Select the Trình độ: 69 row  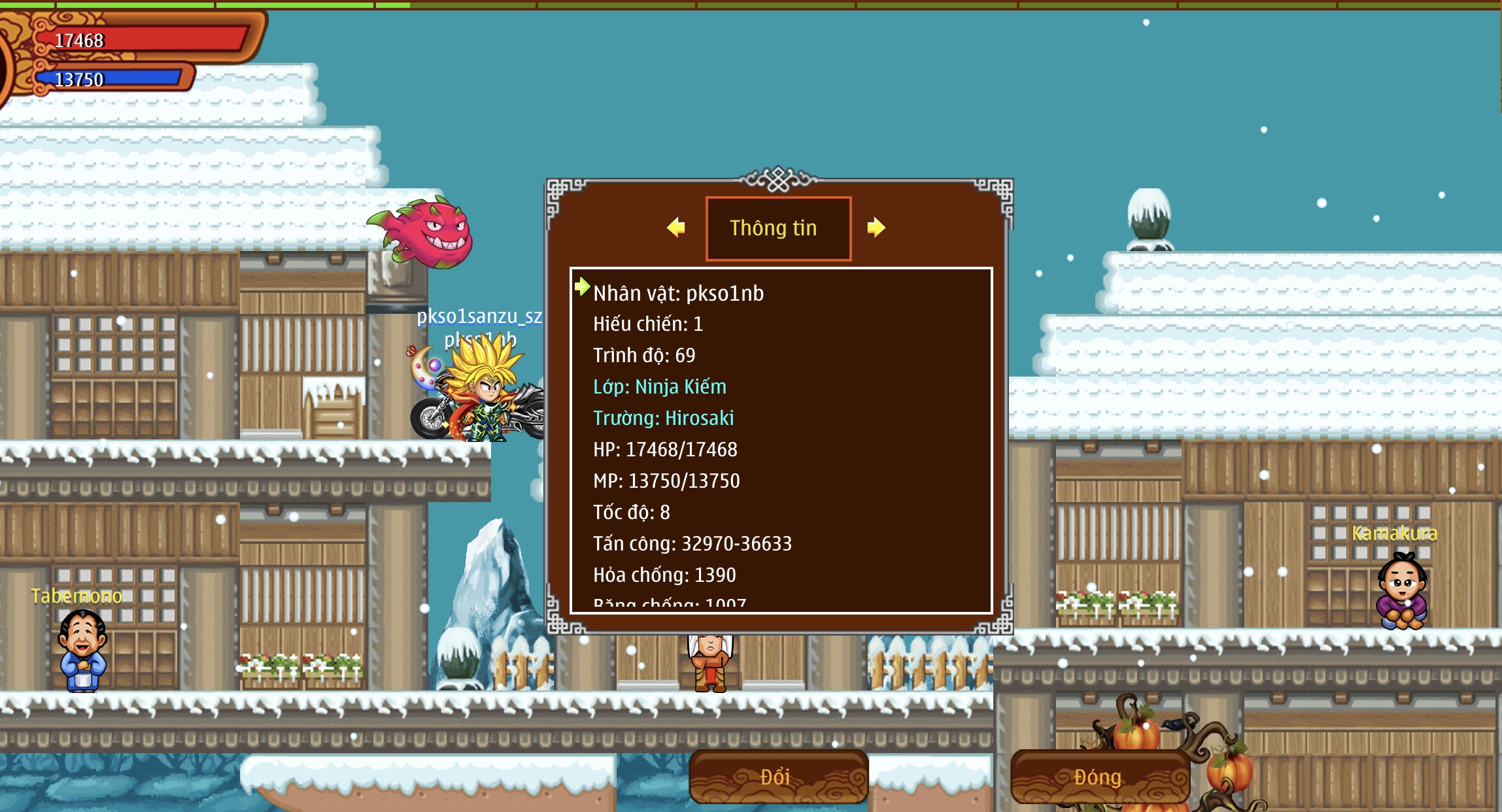coord(644,356)
